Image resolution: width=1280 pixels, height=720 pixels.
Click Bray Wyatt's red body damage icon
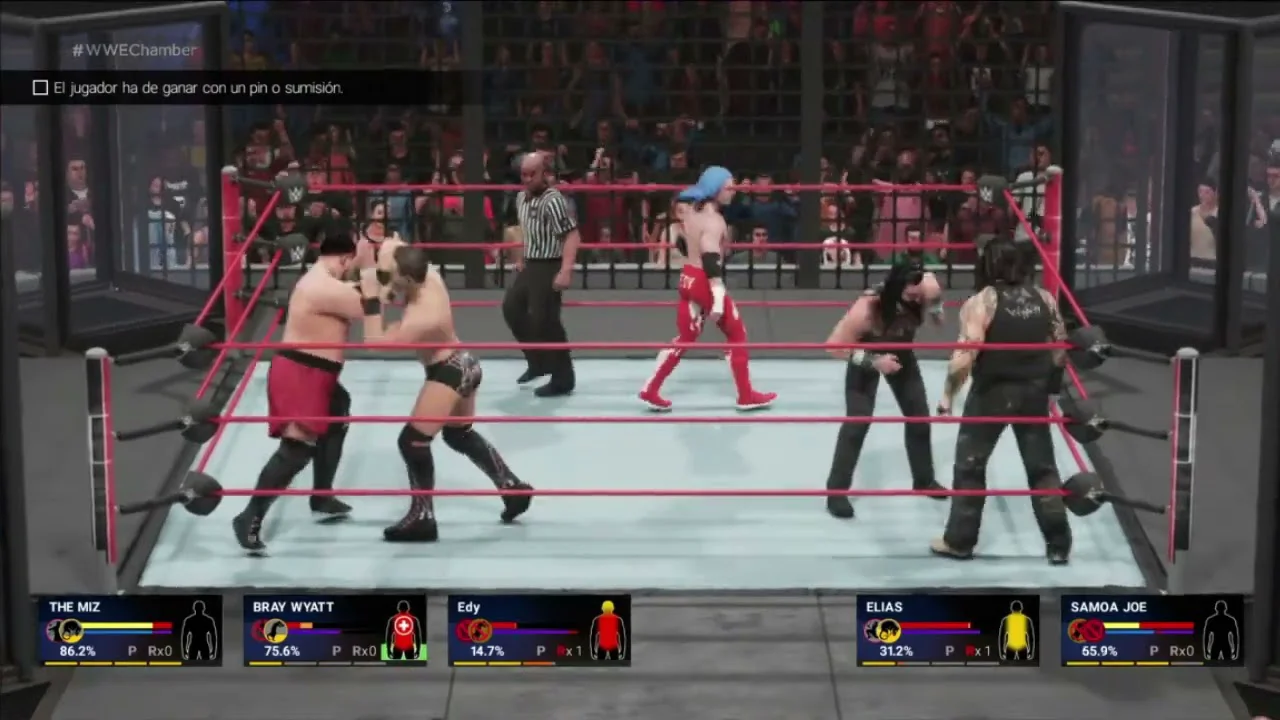coord(403,630)
